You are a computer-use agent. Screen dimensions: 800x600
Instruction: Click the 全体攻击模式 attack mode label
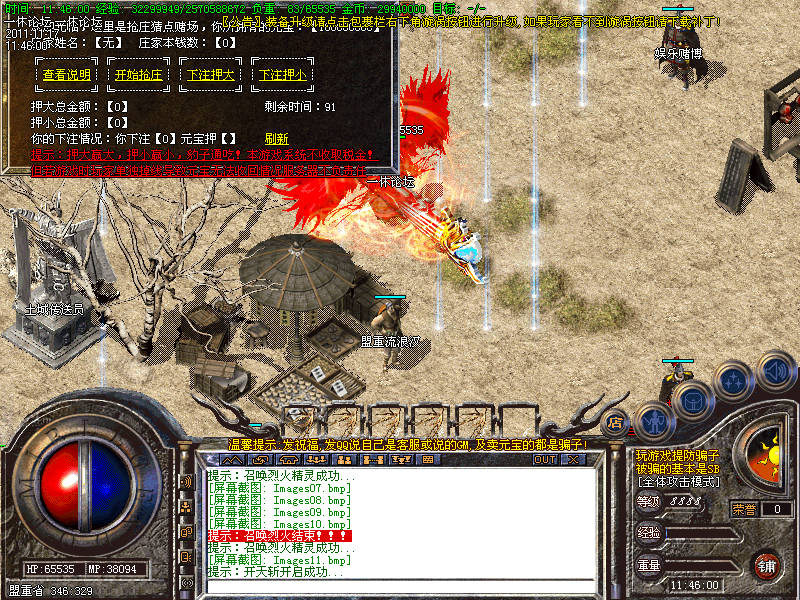[x=678, y=482]
